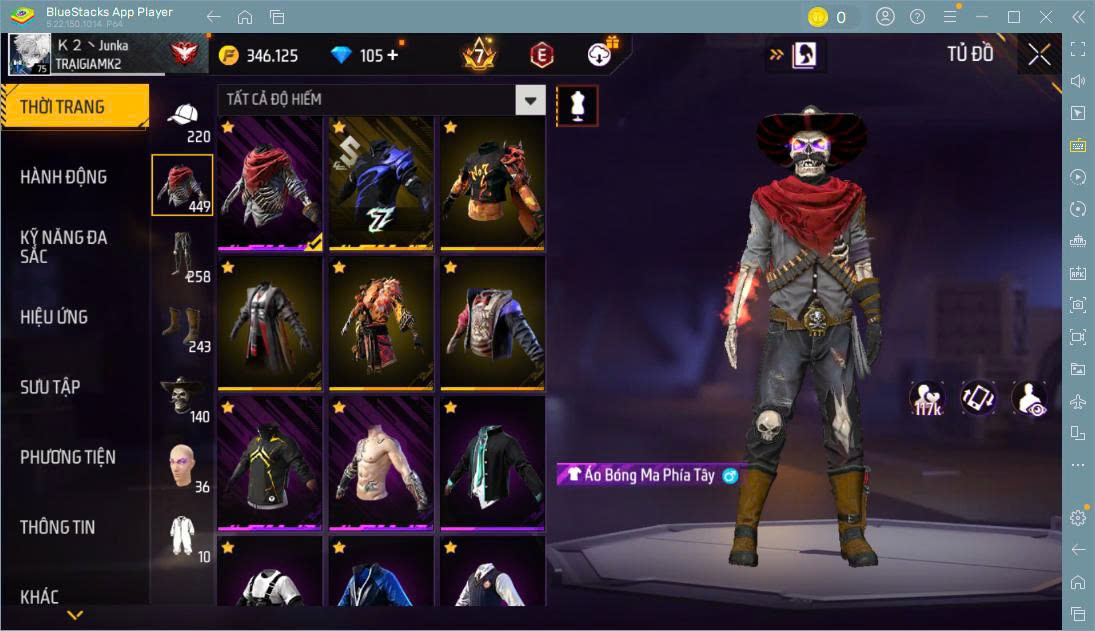Close the Tủ Đồ wardrobe screen
1095x631 pixels.
pos(1039,54)
